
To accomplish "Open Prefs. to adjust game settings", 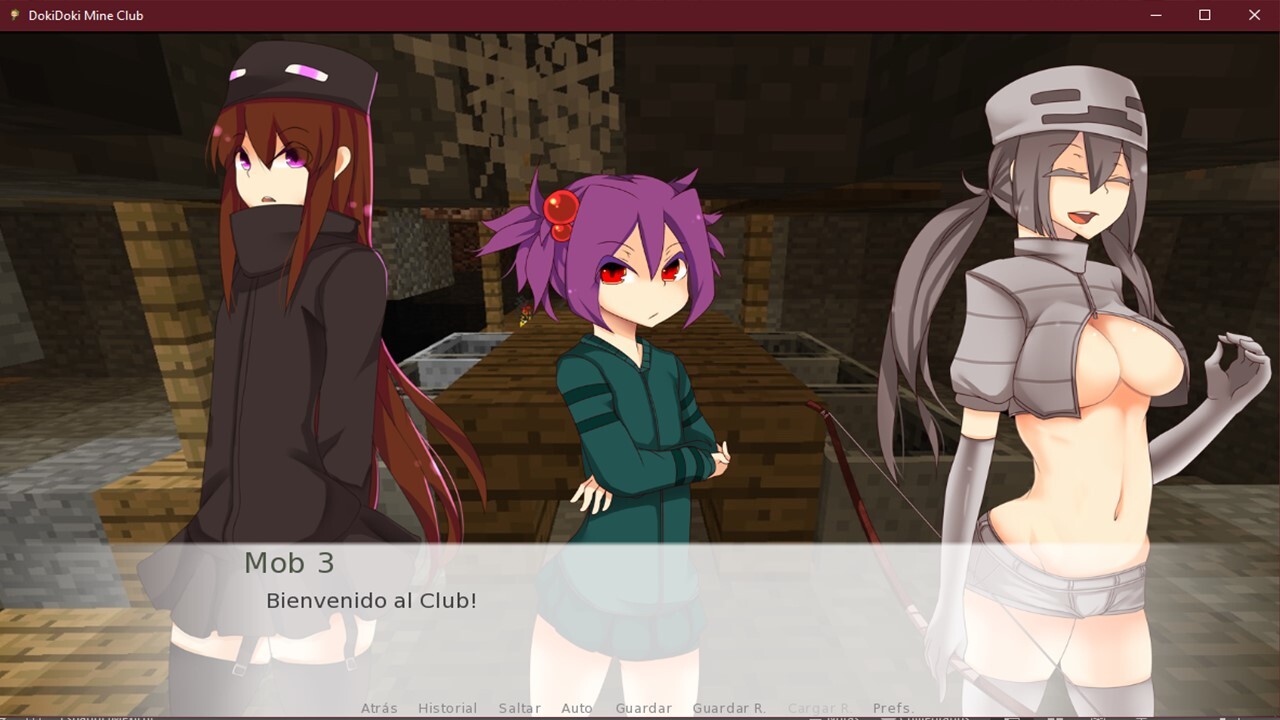I will tap(895, 708).
